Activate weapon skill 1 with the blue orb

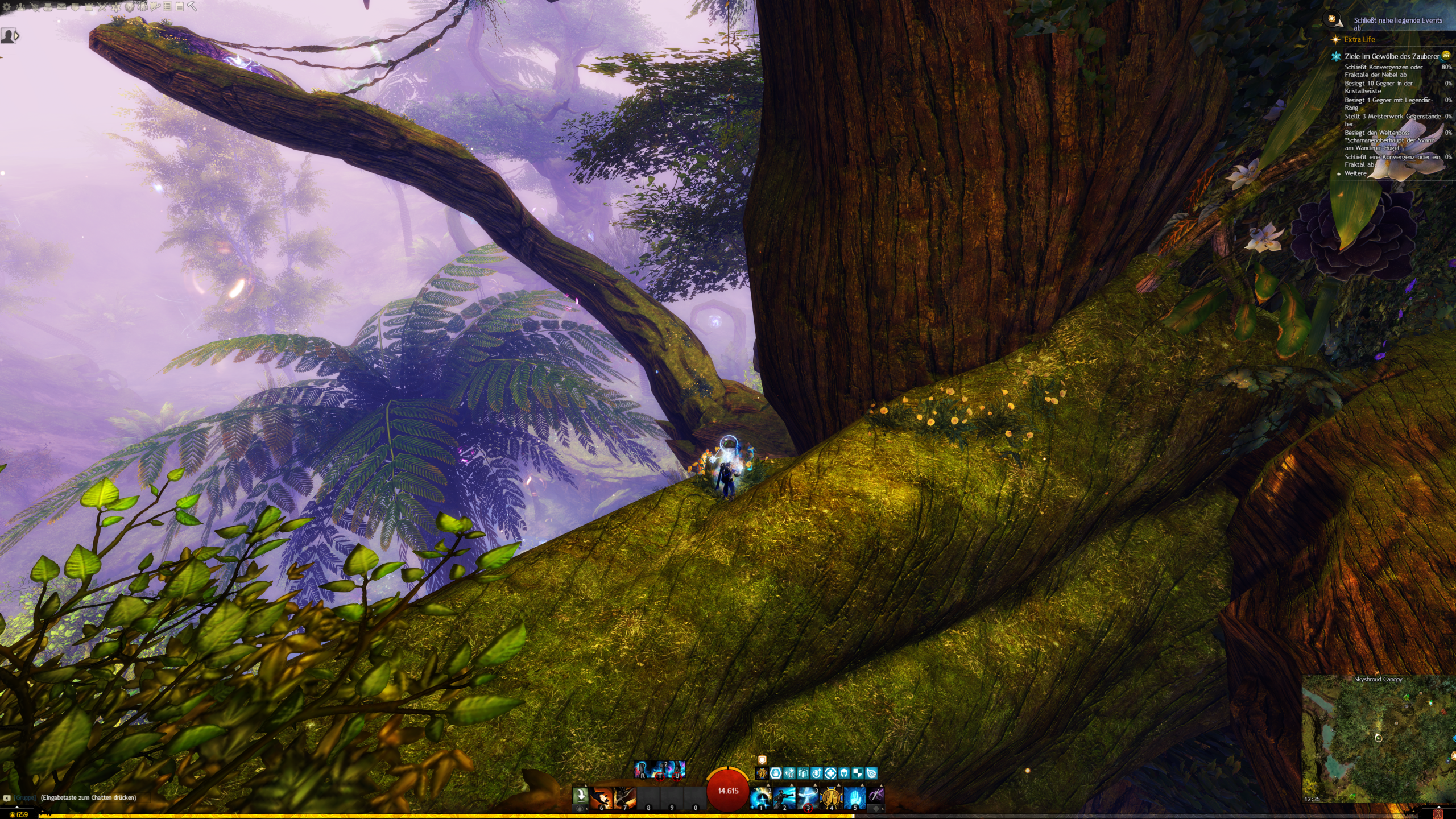(760, 798)
